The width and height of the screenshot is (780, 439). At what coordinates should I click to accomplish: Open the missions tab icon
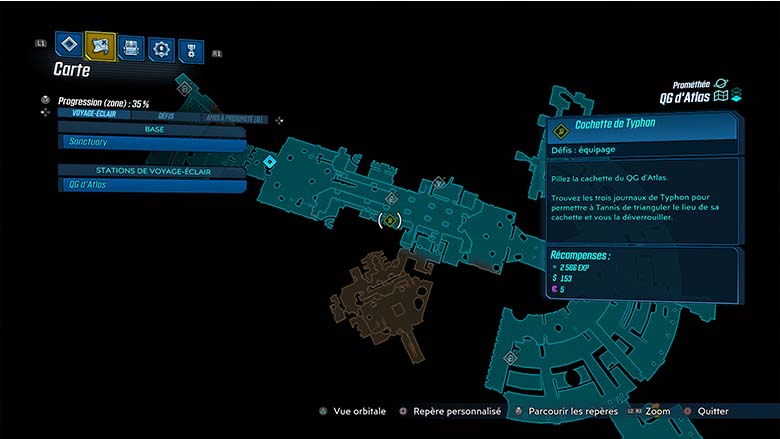tap(68, 44)
